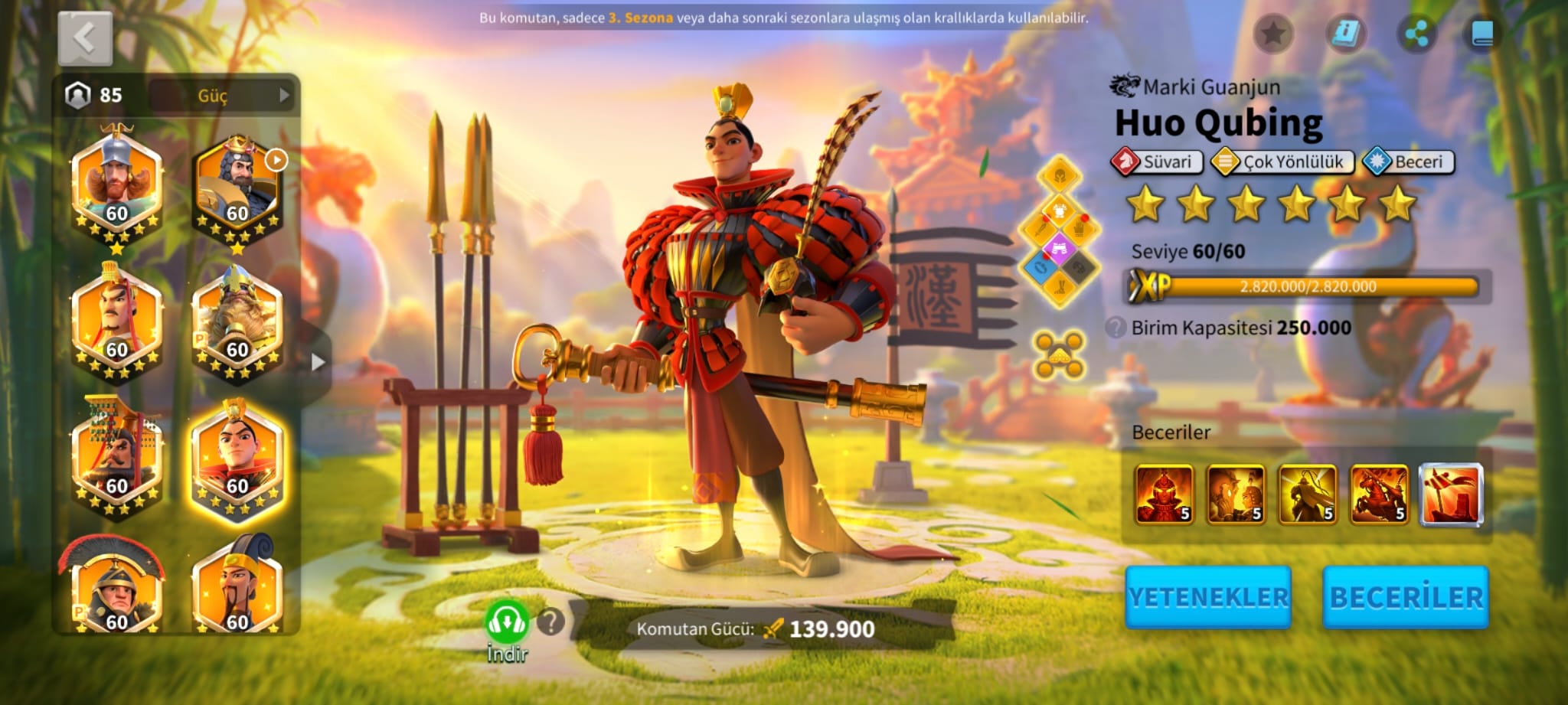The image size is (1568, 705).
Task: View the cavalry charge fourth skill icon
Action: coord(1379,494)
